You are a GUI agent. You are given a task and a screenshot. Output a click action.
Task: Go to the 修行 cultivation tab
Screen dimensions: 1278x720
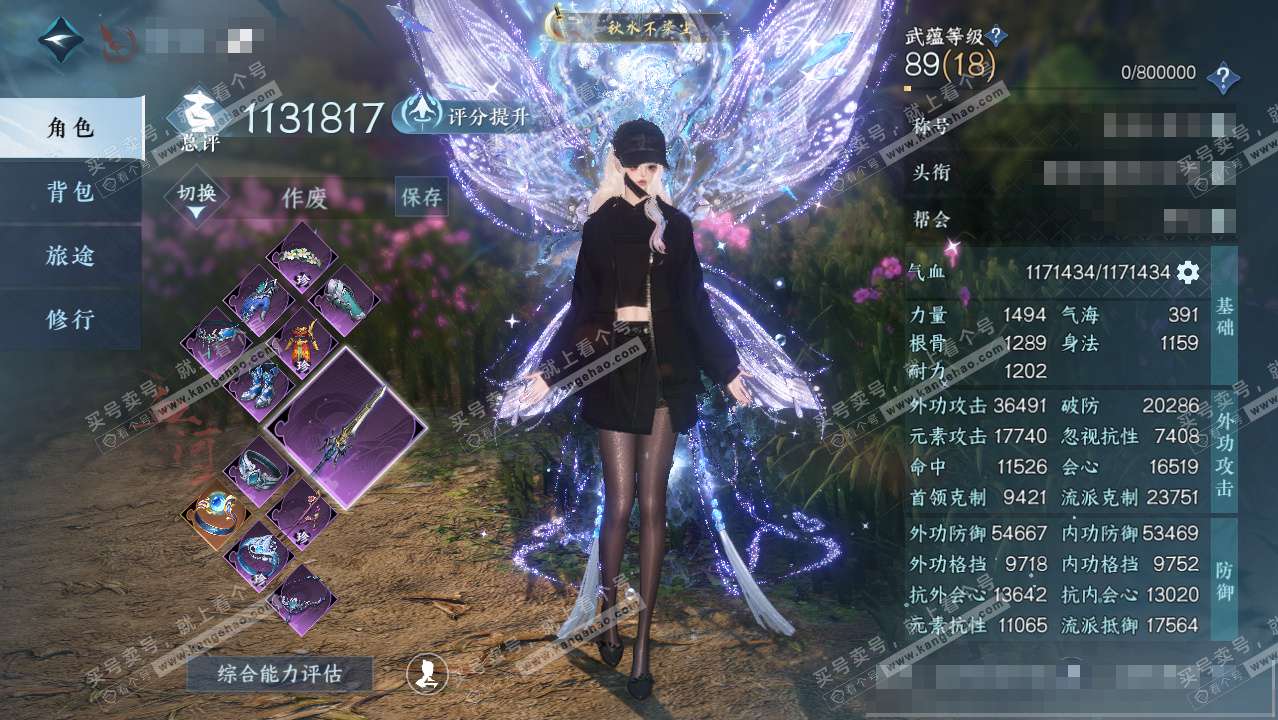click(x=70, y=320)
